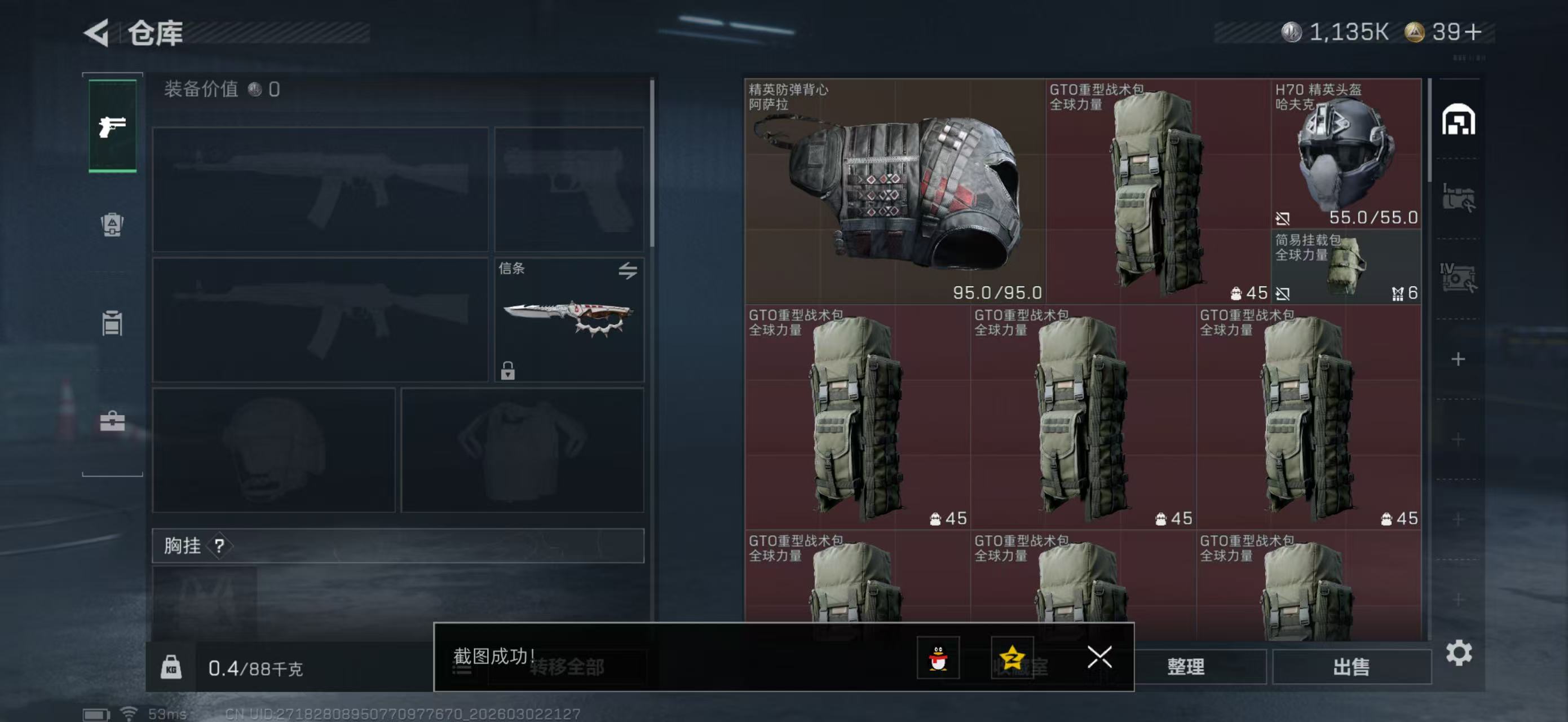Select the pistol weapons category tab
Image resolution: width=1568 pixels, height=722 pixels.
coord(112,126)
